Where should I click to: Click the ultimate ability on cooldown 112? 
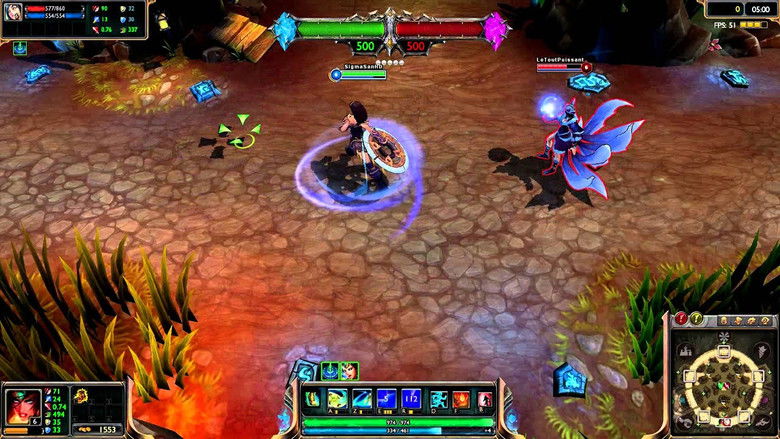(x=411, y=400)
